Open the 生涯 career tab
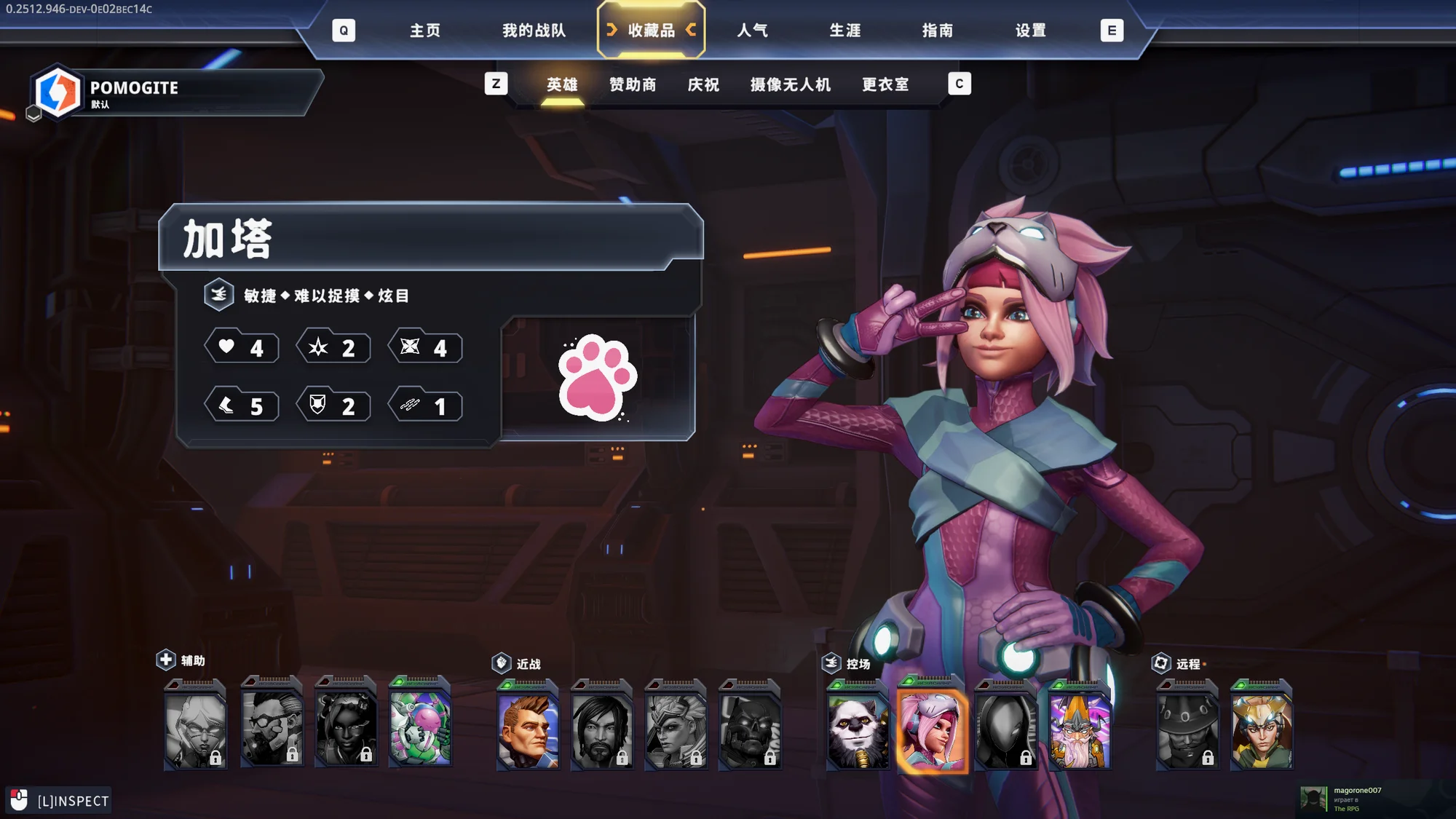This screenshot has height=819, width=1456. [x=845, y=31]
